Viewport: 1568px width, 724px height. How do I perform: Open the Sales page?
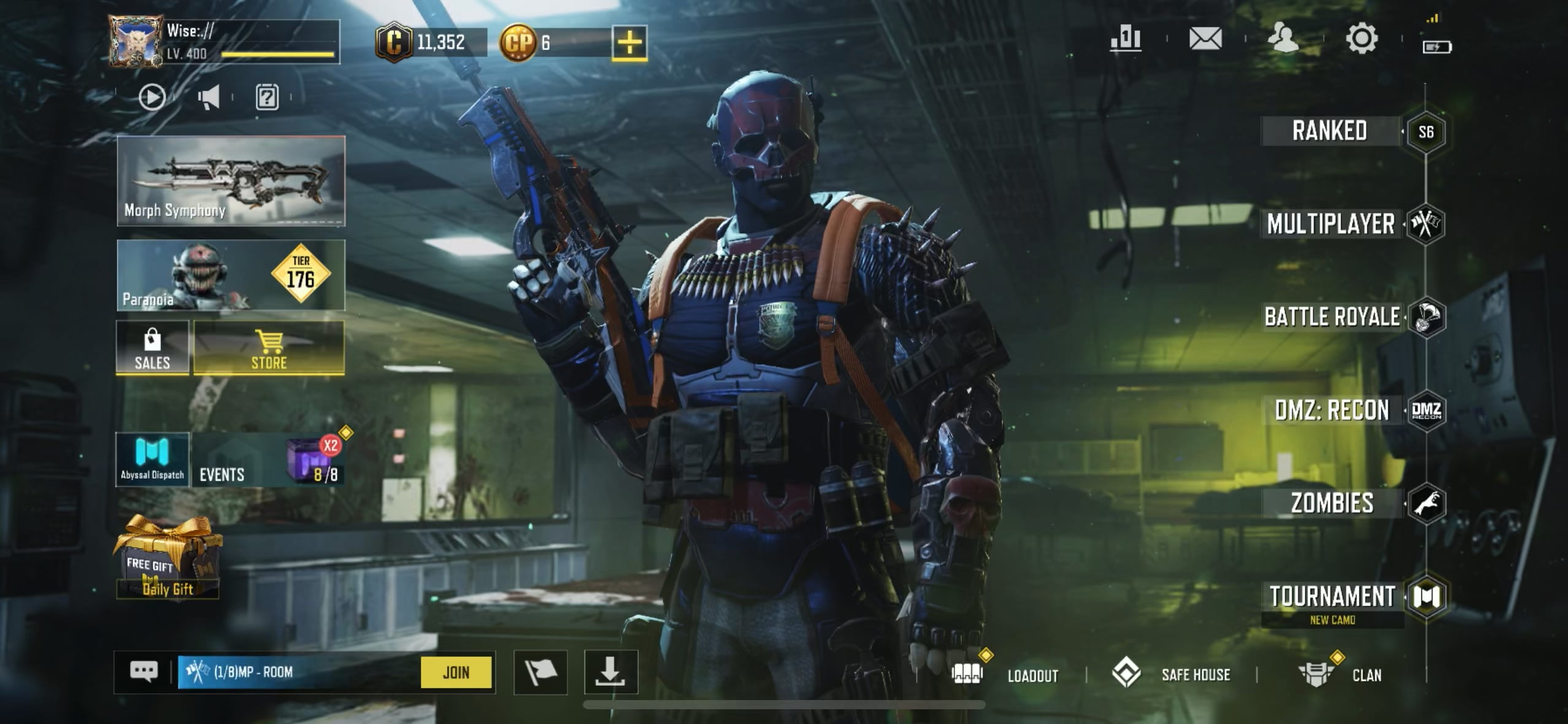[x=152, y=349]
